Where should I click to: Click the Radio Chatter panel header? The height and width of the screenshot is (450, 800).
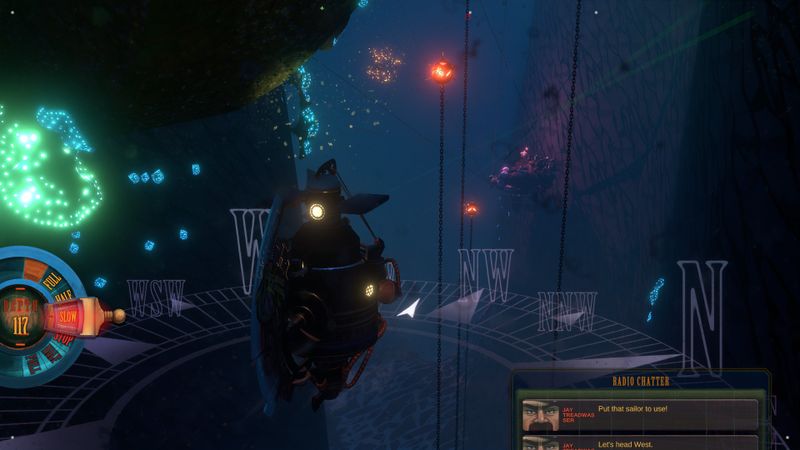point(639,381)
